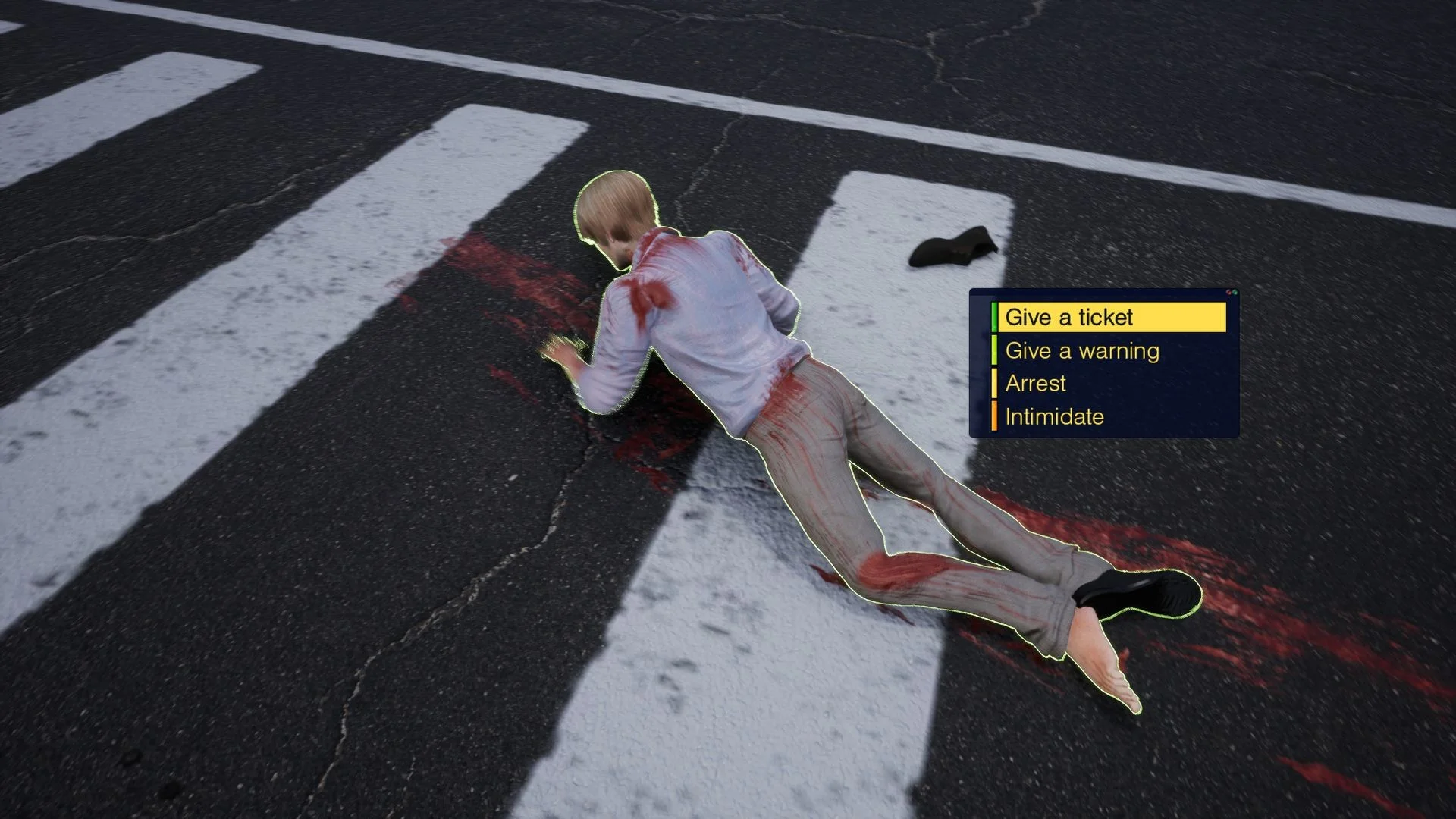This screenshot has width=1456, height=819.
Task: Click the yellow severity bar beside Arrest
Action: [x=993, y=383]
